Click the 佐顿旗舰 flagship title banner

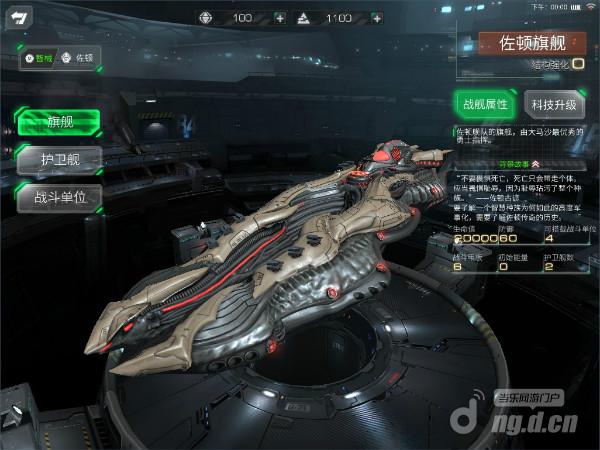point(530,44)
